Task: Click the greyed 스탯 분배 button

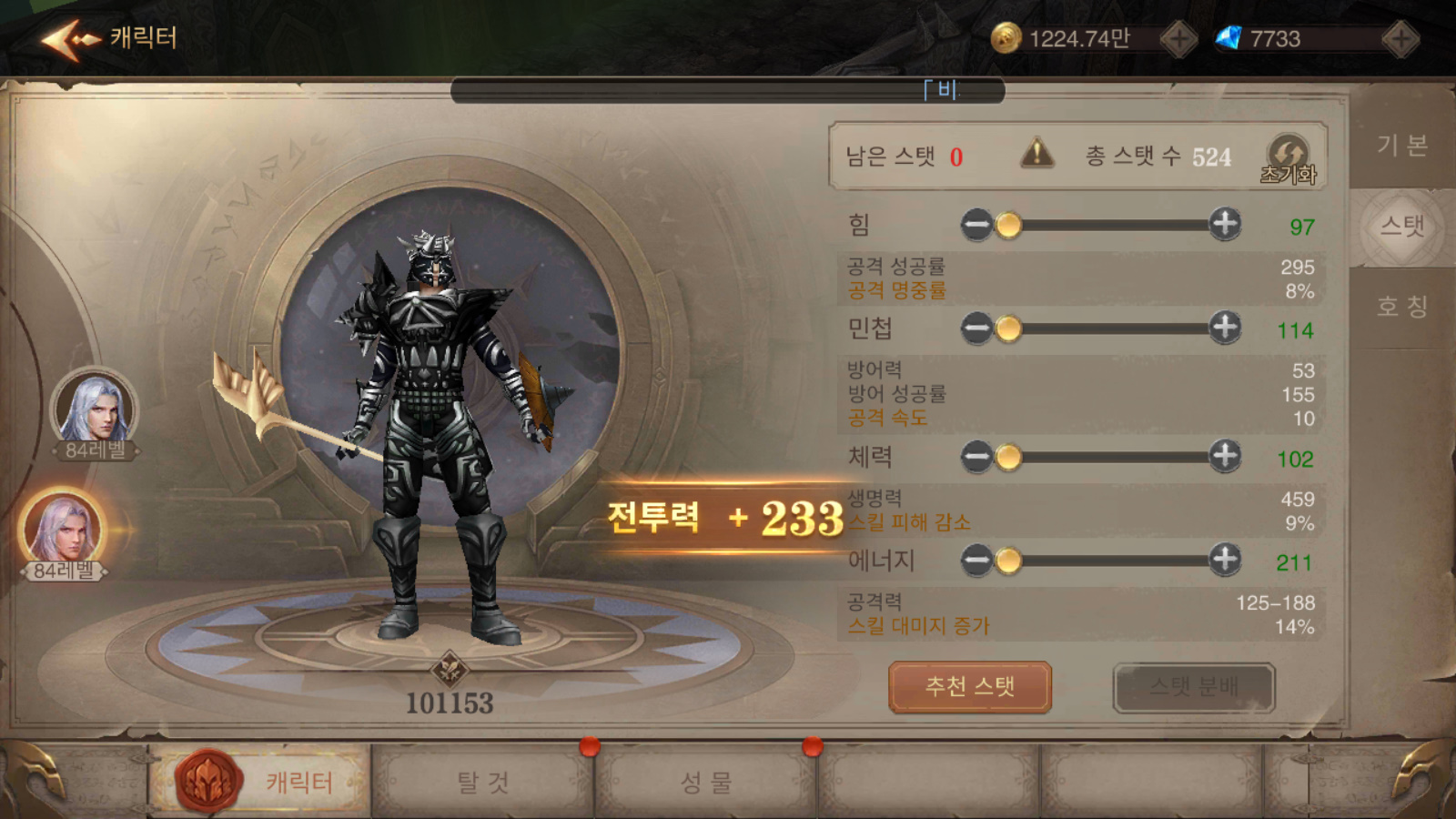Action: click(x=1193, y=687)
